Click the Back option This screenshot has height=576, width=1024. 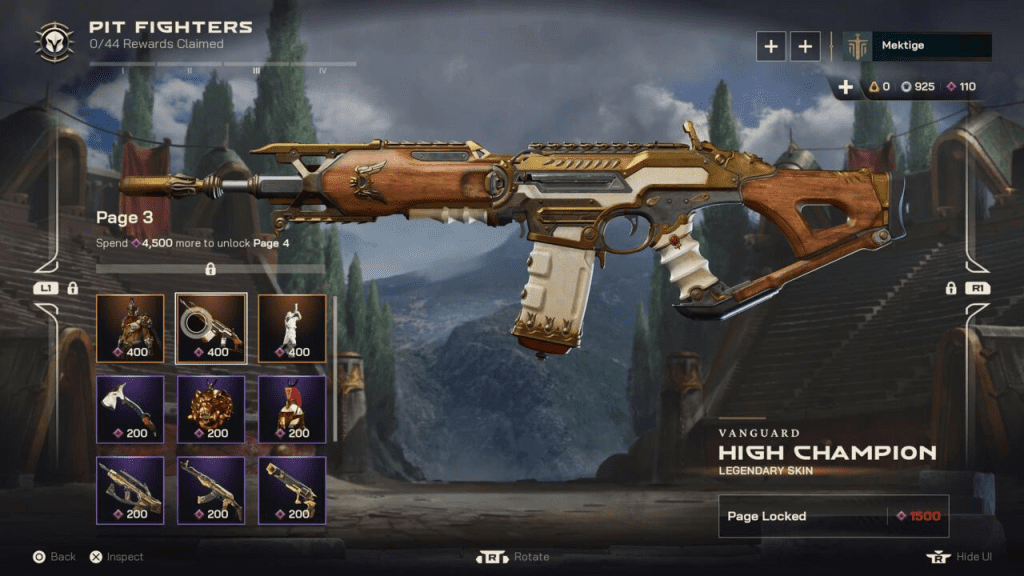point(54,557)
